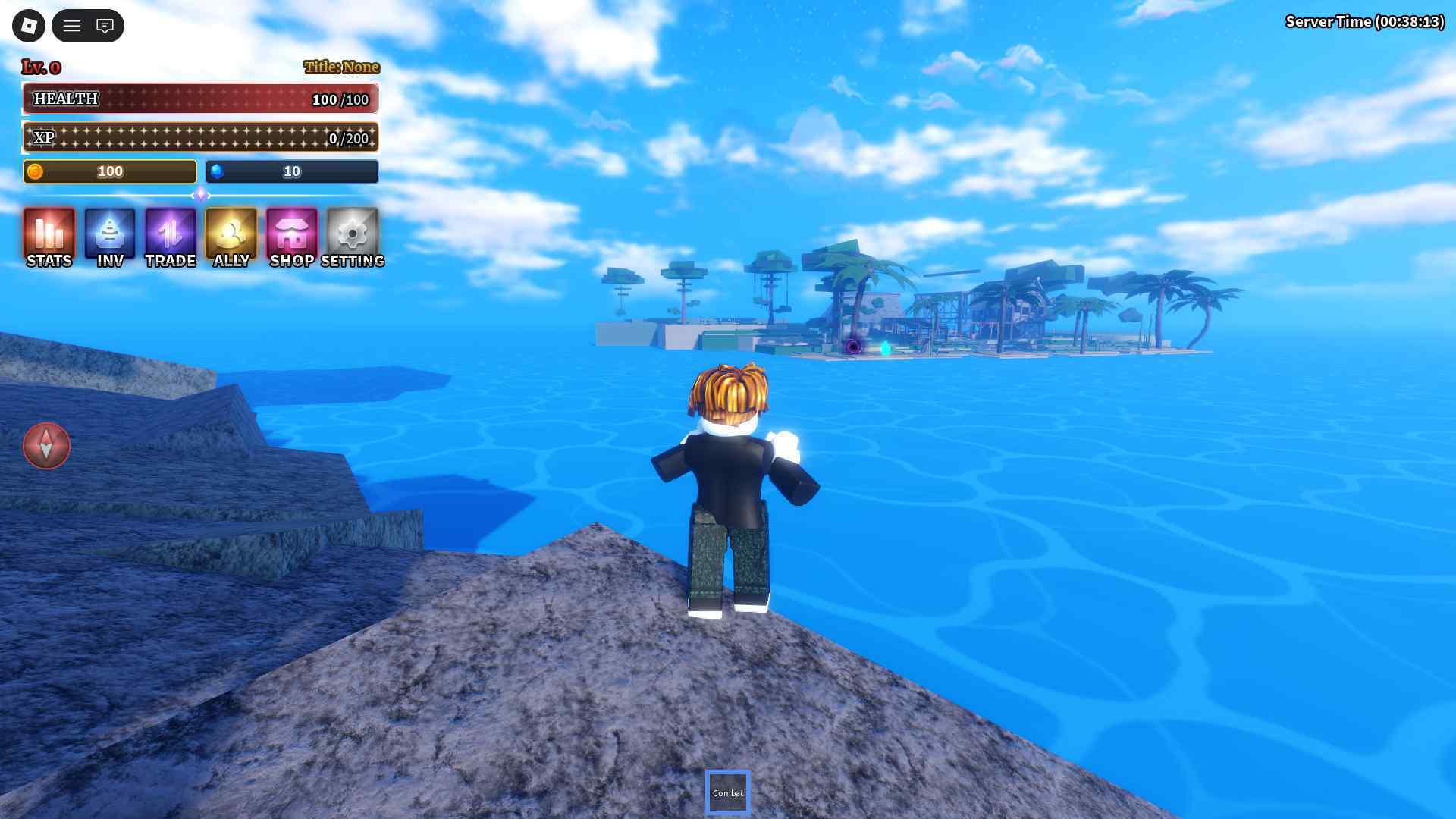
Task: Open the SETTING gear menu
Action: click(353, 237)
